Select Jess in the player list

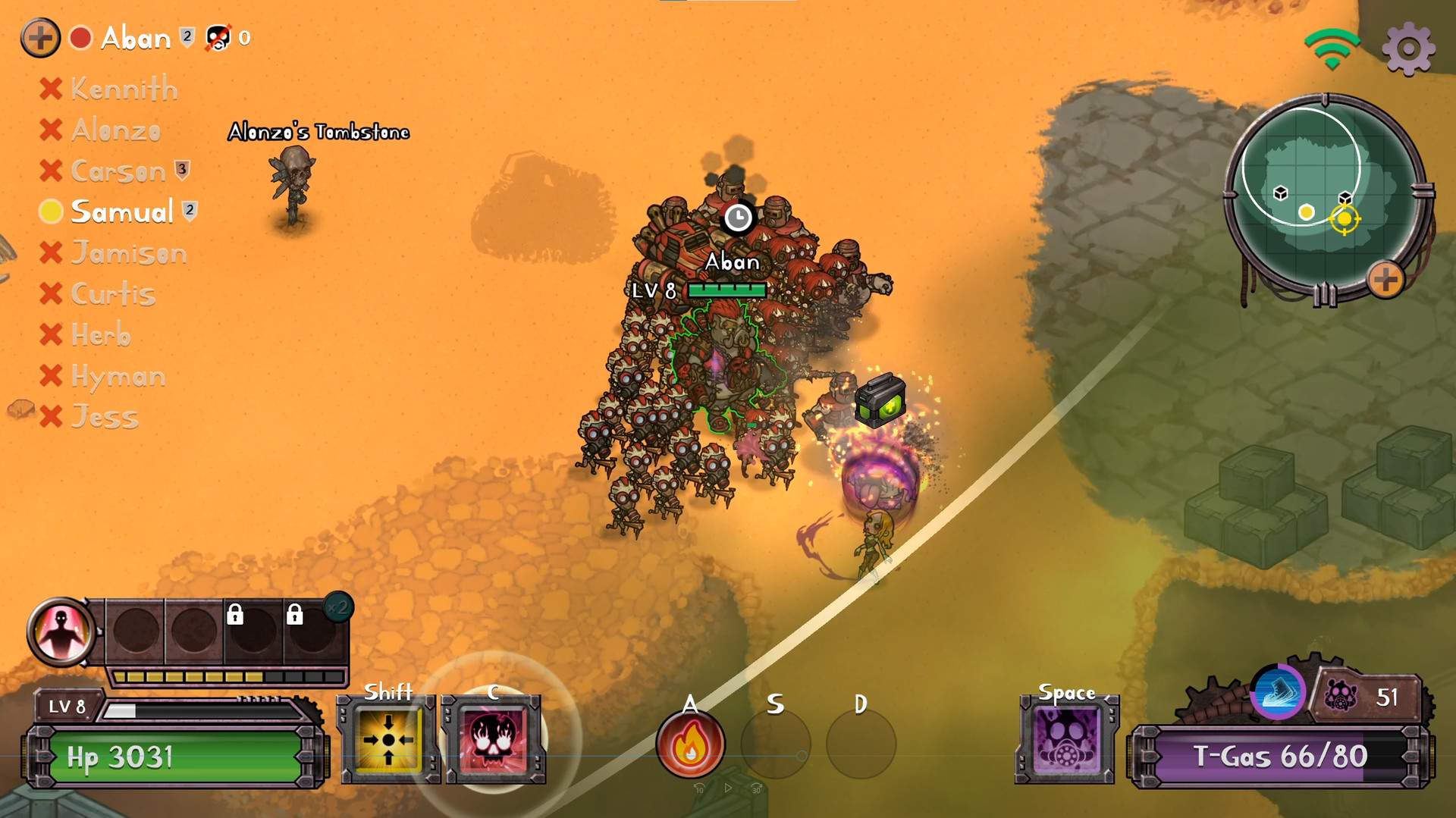click(105, 416)
